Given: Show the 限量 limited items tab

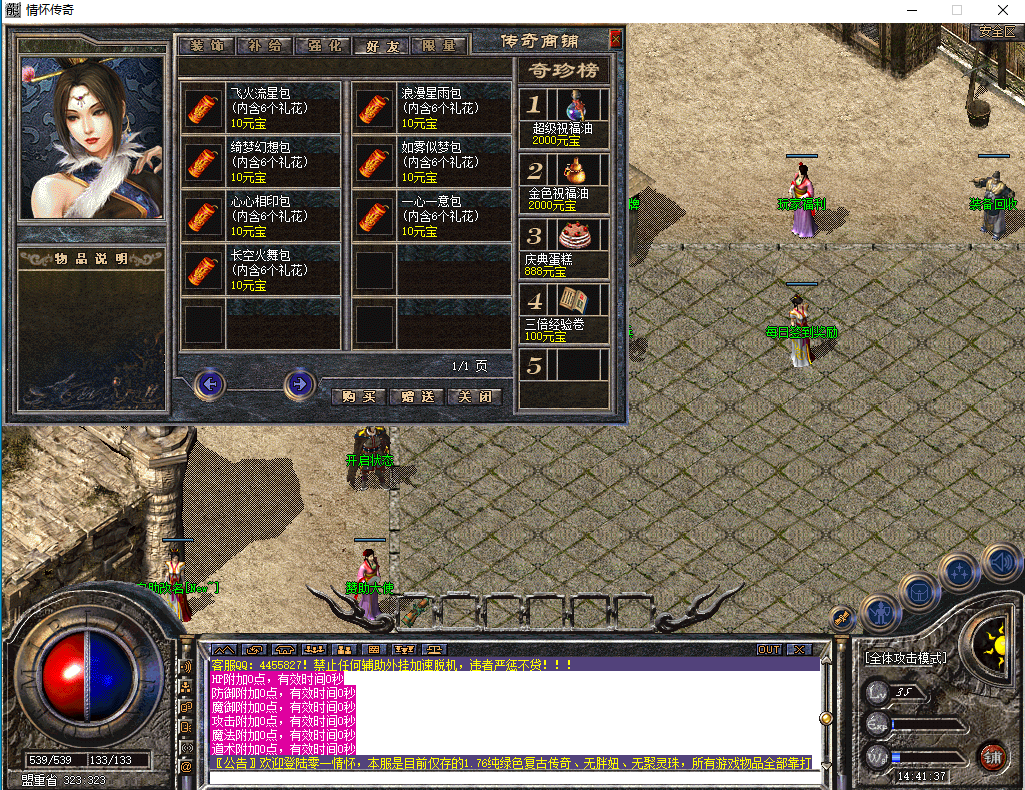Looking at the screenshot, I should click(439, 46).
